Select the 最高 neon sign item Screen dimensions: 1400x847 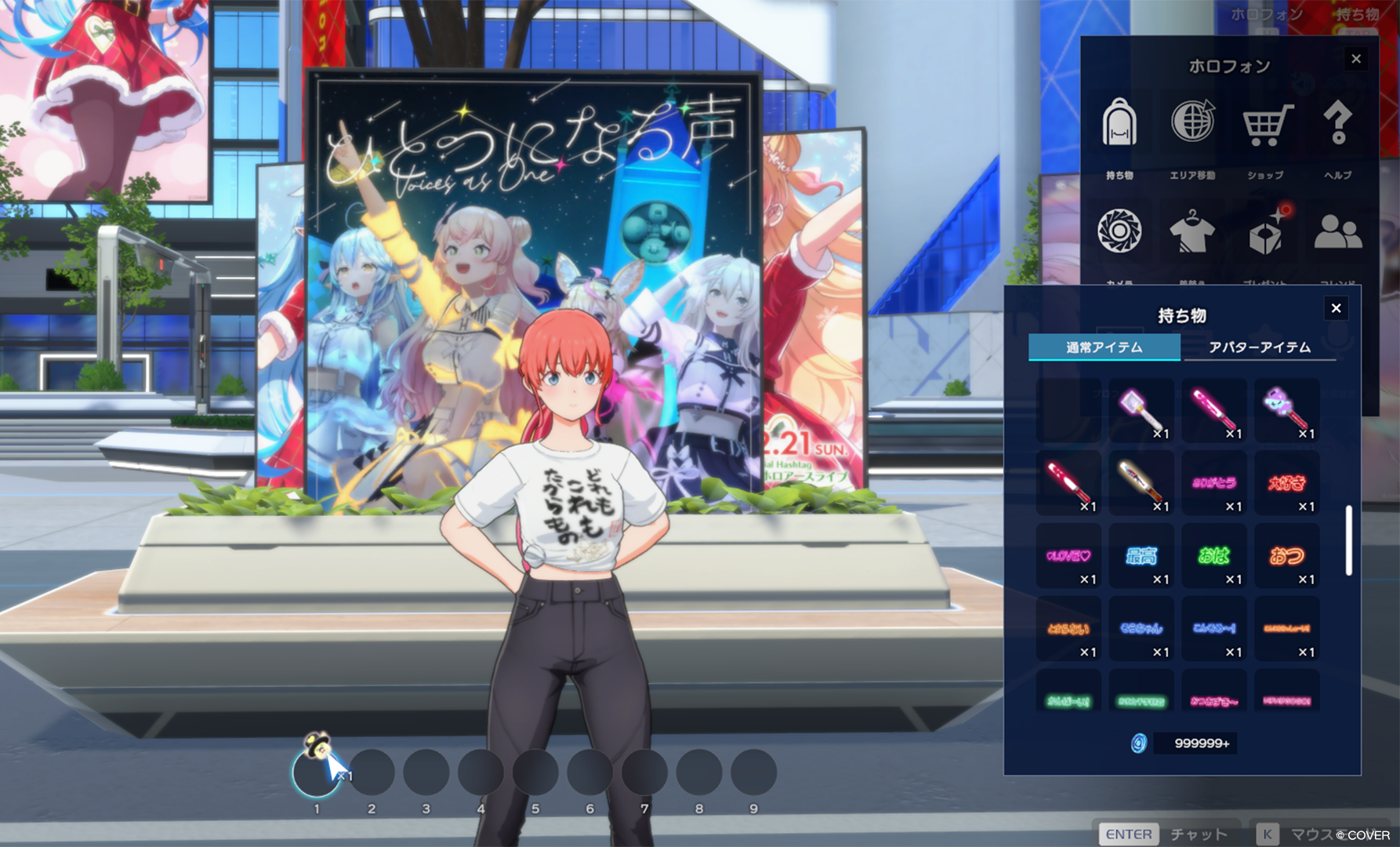point(1141,556)
